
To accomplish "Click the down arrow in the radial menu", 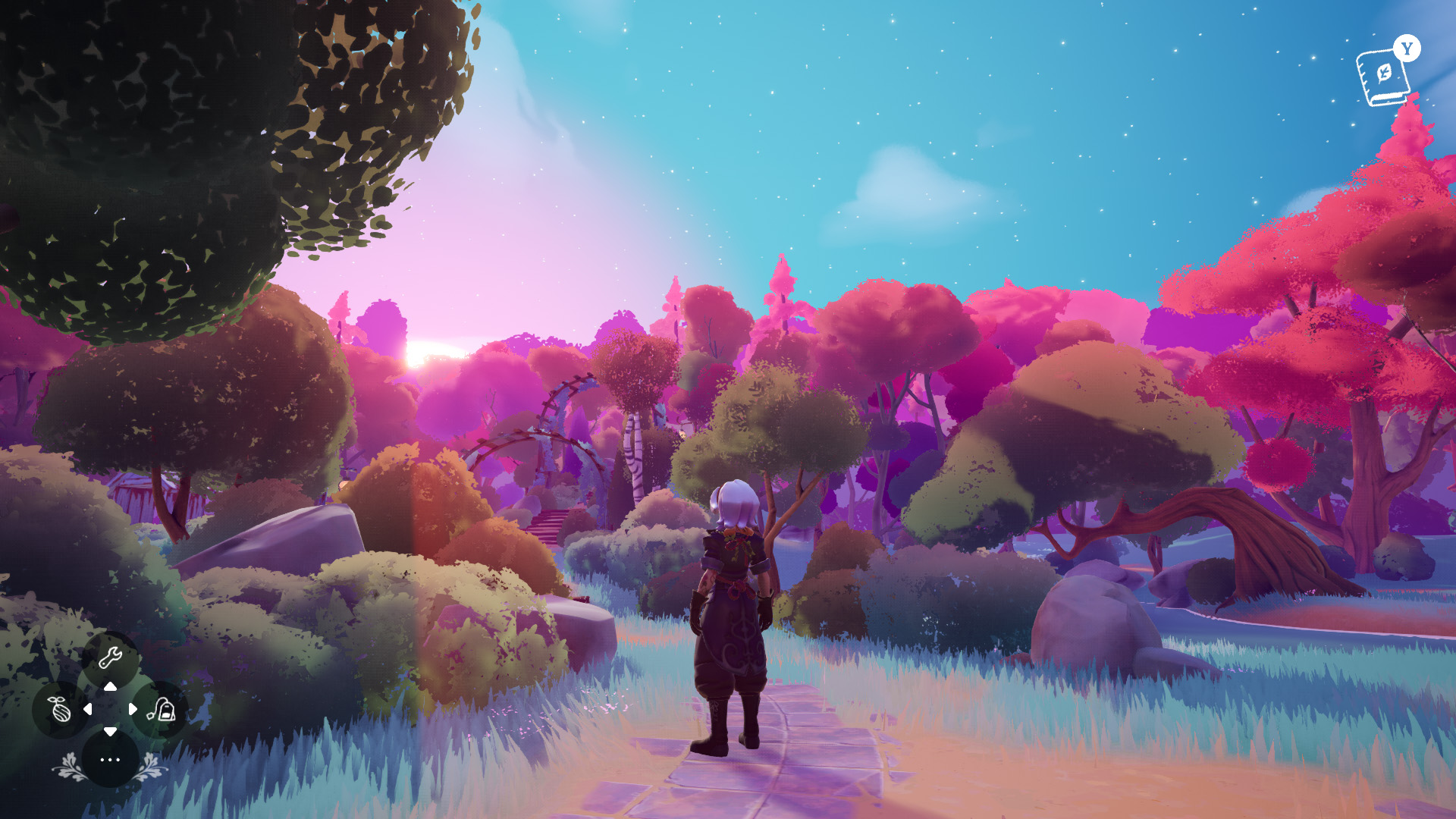I will coord(111,733).
